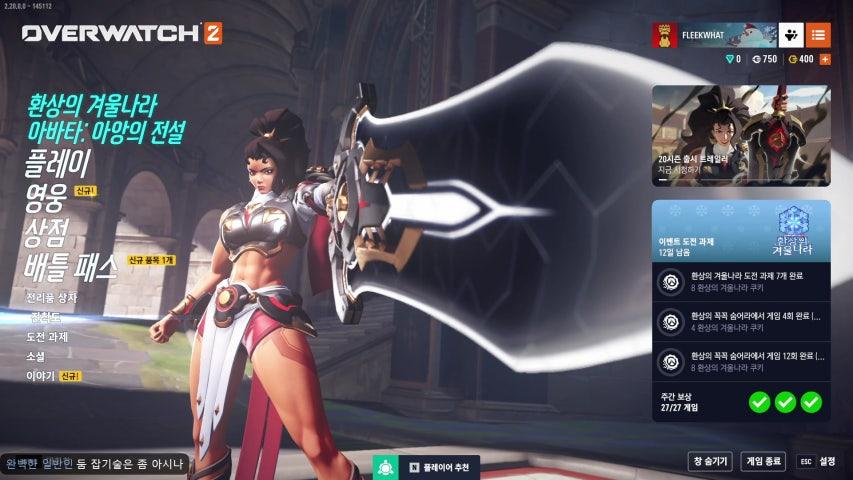Show the 도전 과제 (Challenges) page
The image size is (853, 480).
tap(48, 336)
